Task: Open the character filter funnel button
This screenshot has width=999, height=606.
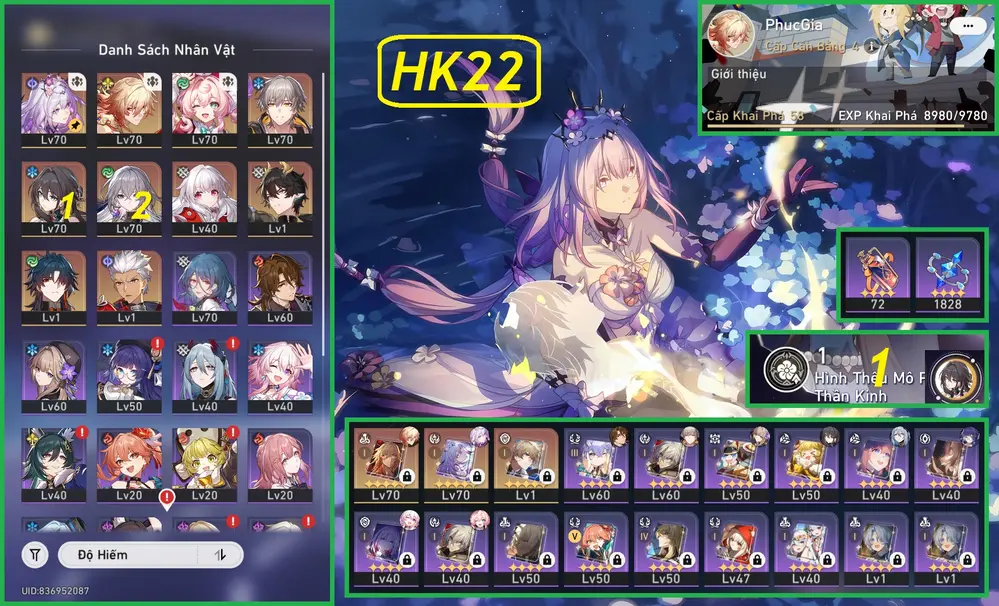Action: 35,554
